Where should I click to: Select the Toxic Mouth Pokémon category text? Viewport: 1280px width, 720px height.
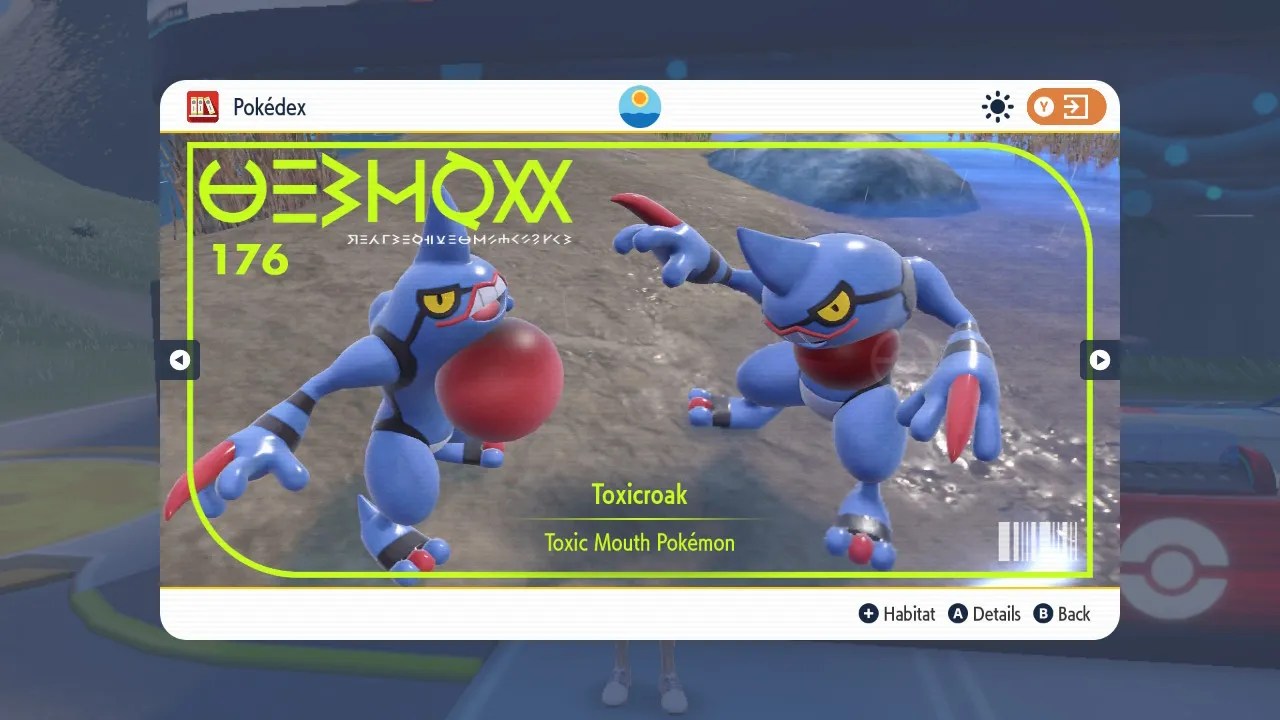coord(640,543)
